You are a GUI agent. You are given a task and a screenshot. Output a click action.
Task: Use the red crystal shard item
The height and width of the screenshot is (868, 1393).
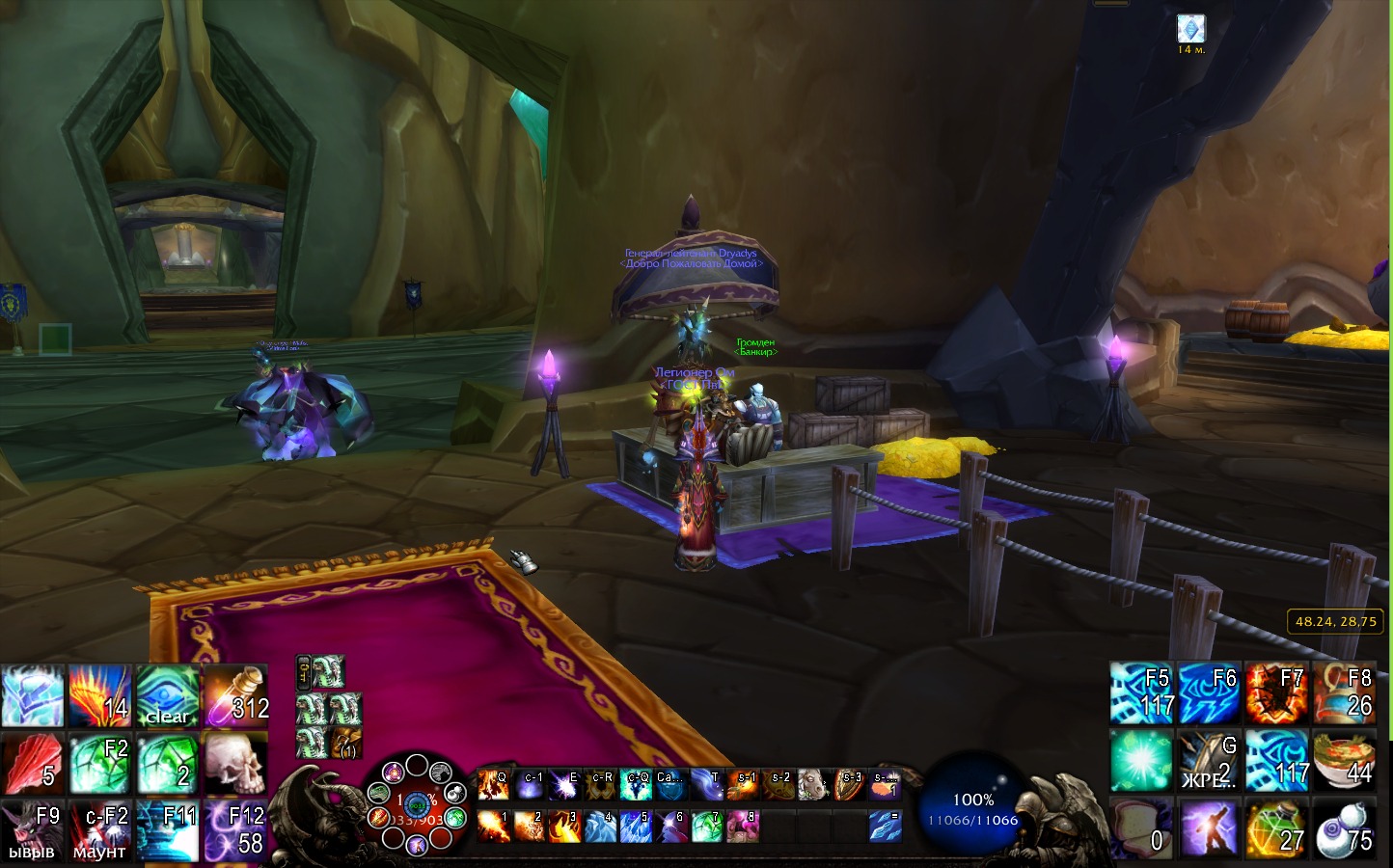(x=33, y=763)
